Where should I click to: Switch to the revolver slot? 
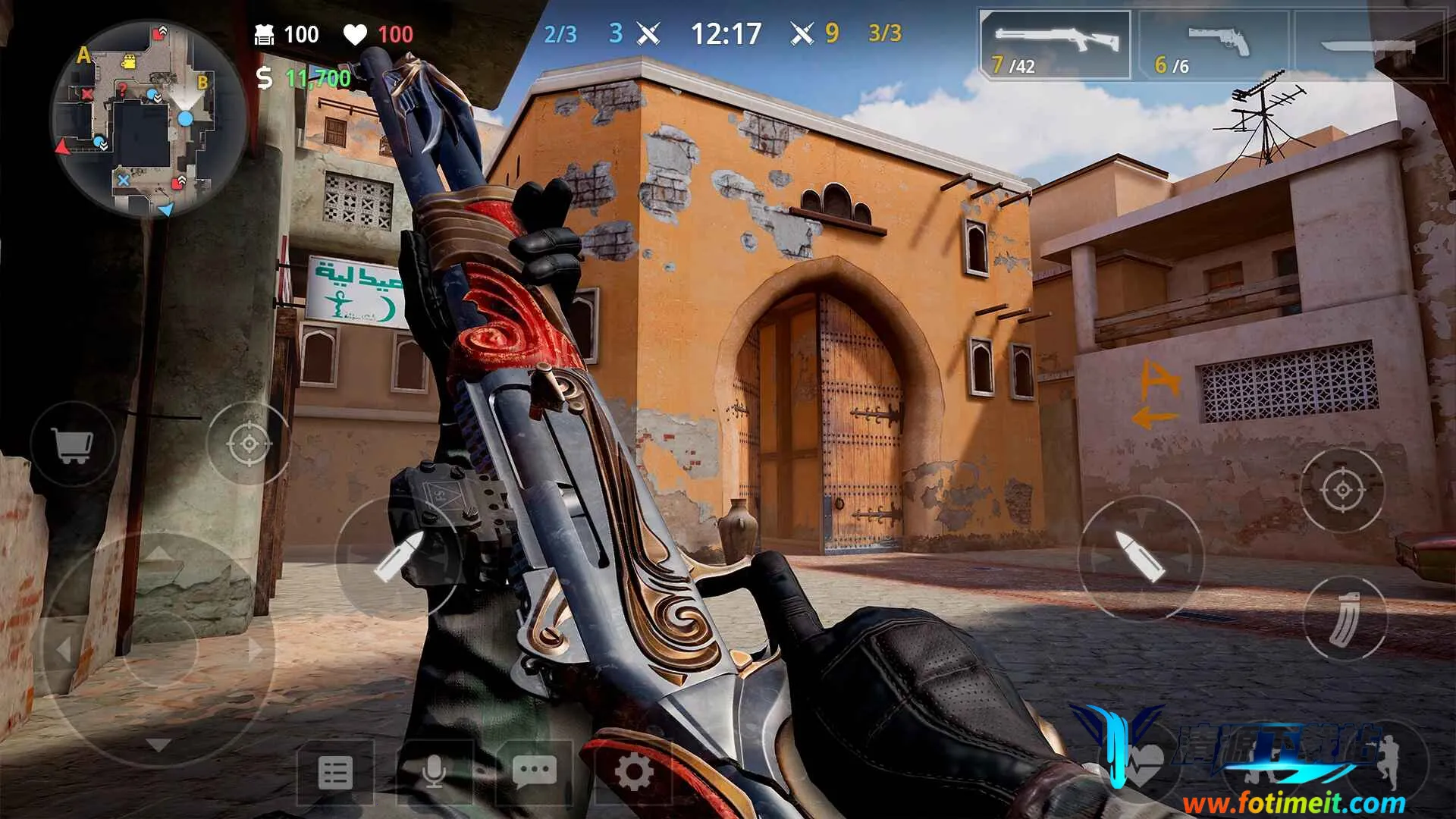click(1215, 45)
